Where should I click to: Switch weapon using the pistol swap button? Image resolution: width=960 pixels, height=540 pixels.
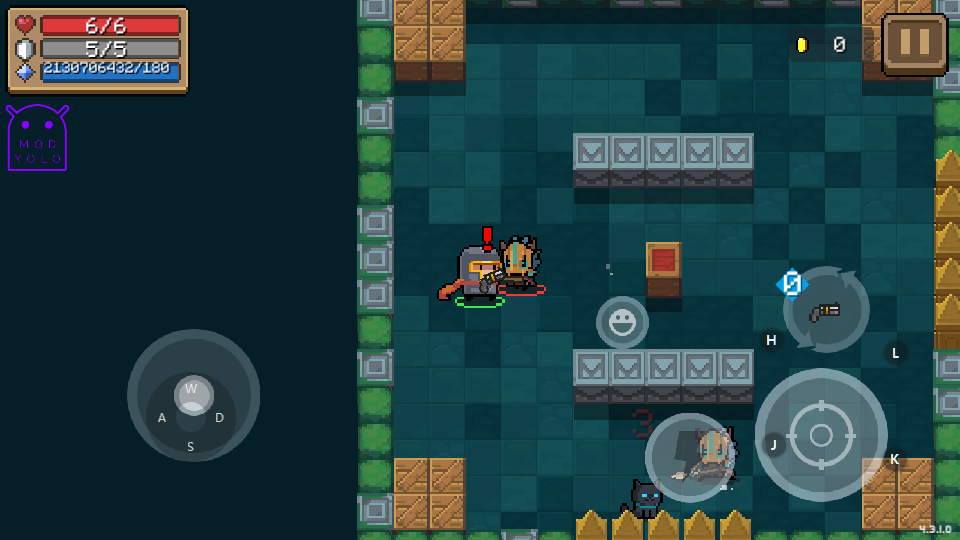pyautogui.click(x=826, y=310)
